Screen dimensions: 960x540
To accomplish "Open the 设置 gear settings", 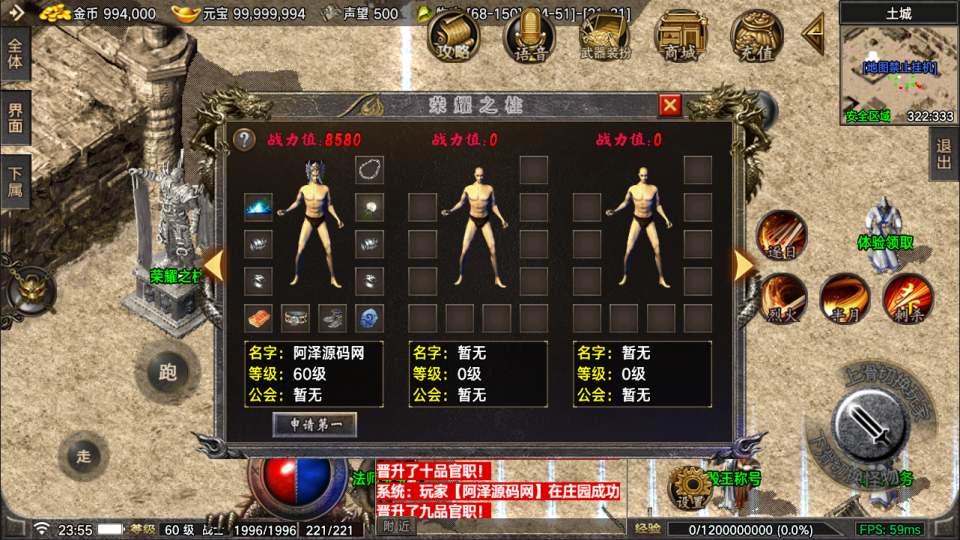I will 688,487.
